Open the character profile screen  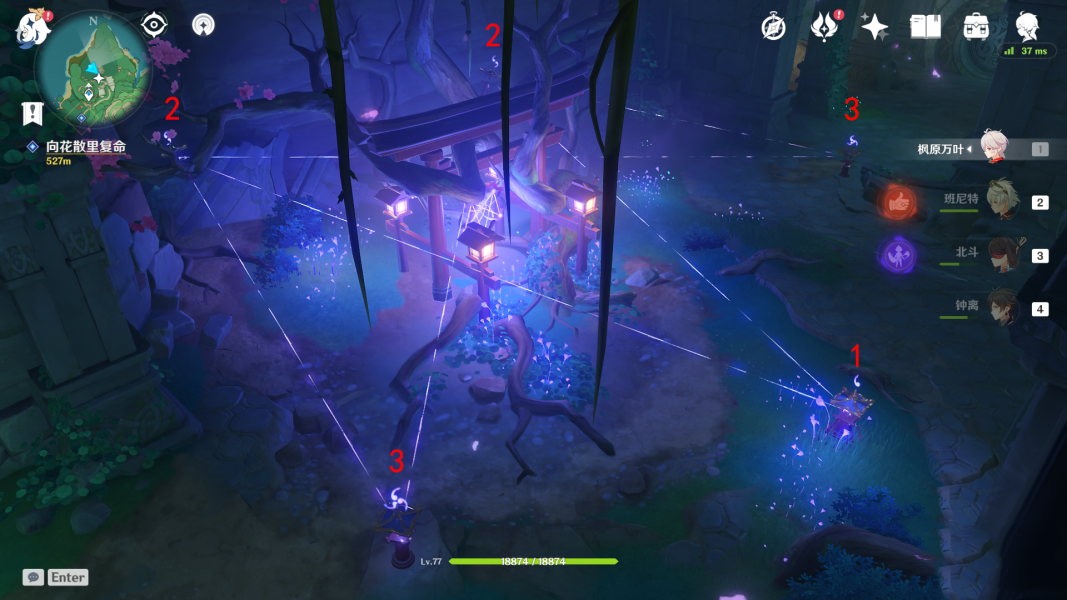1027,27
